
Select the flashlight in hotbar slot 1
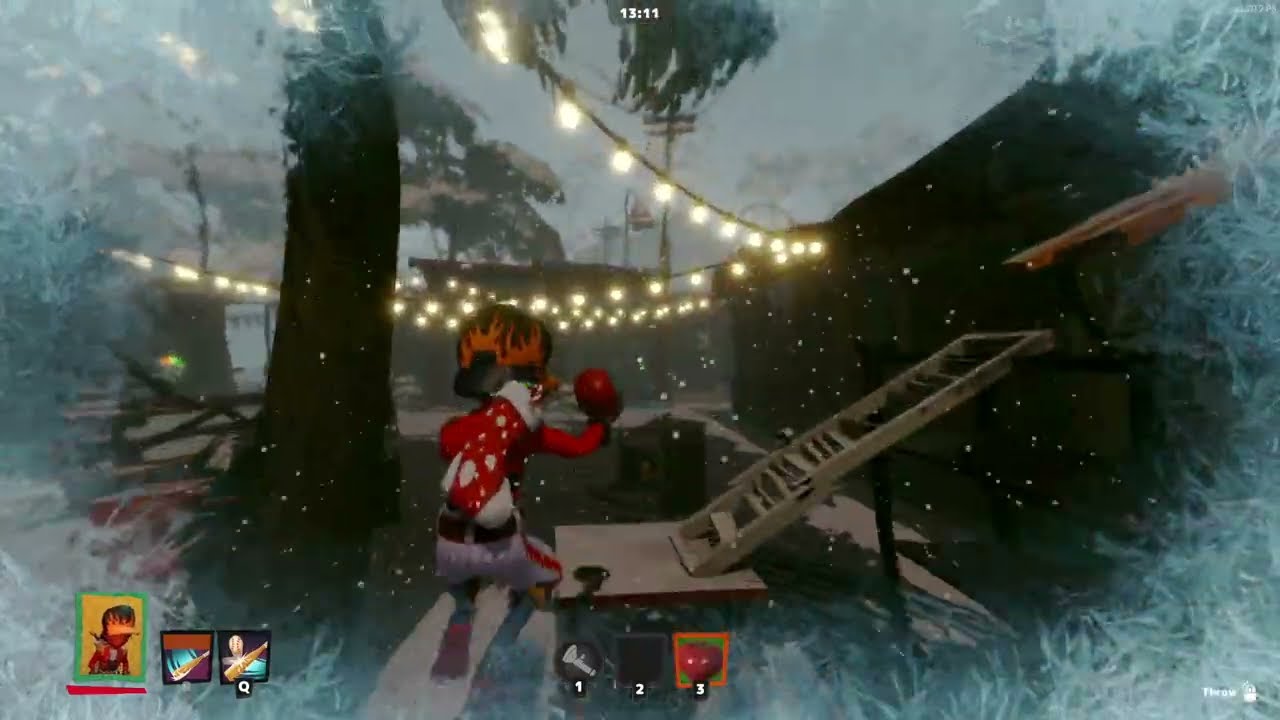tap(579, 658)
